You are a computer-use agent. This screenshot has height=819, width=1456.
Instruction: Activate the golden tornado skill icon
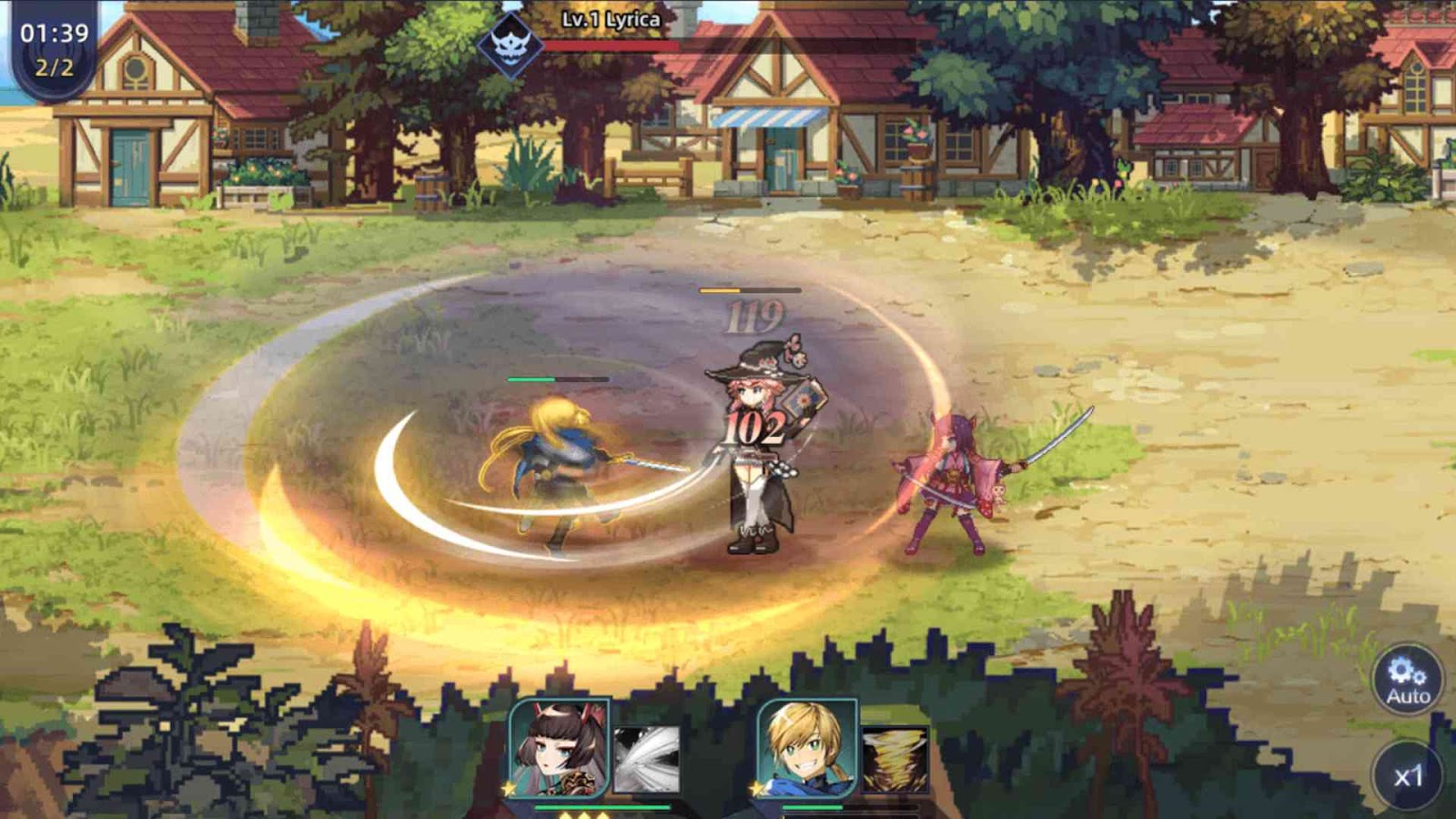click(895, 758)
